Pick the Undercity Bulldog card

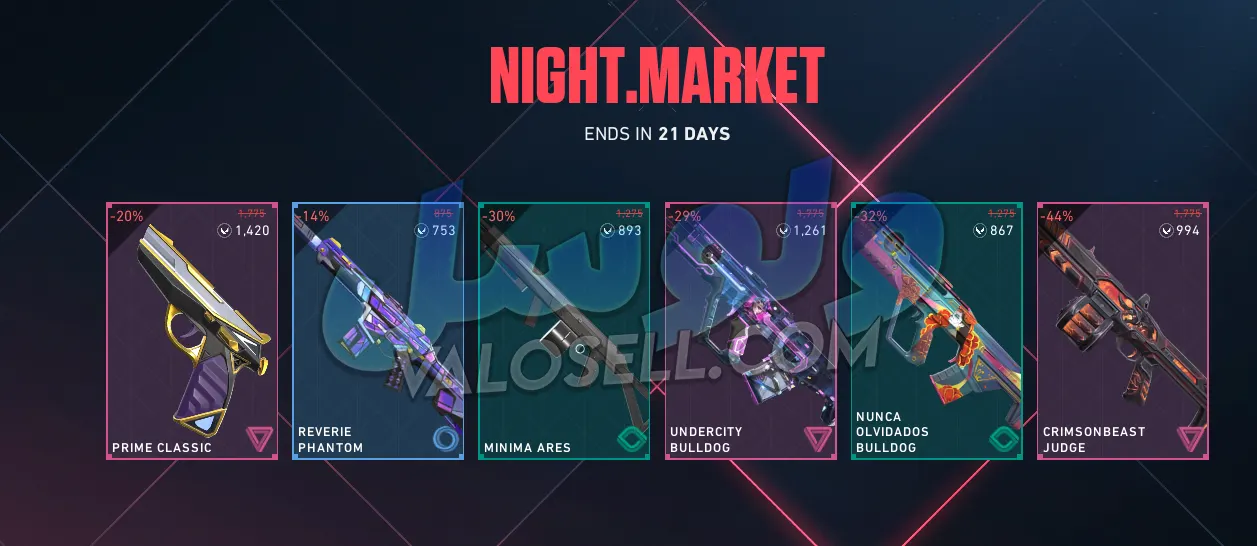[x=750, y=331]
